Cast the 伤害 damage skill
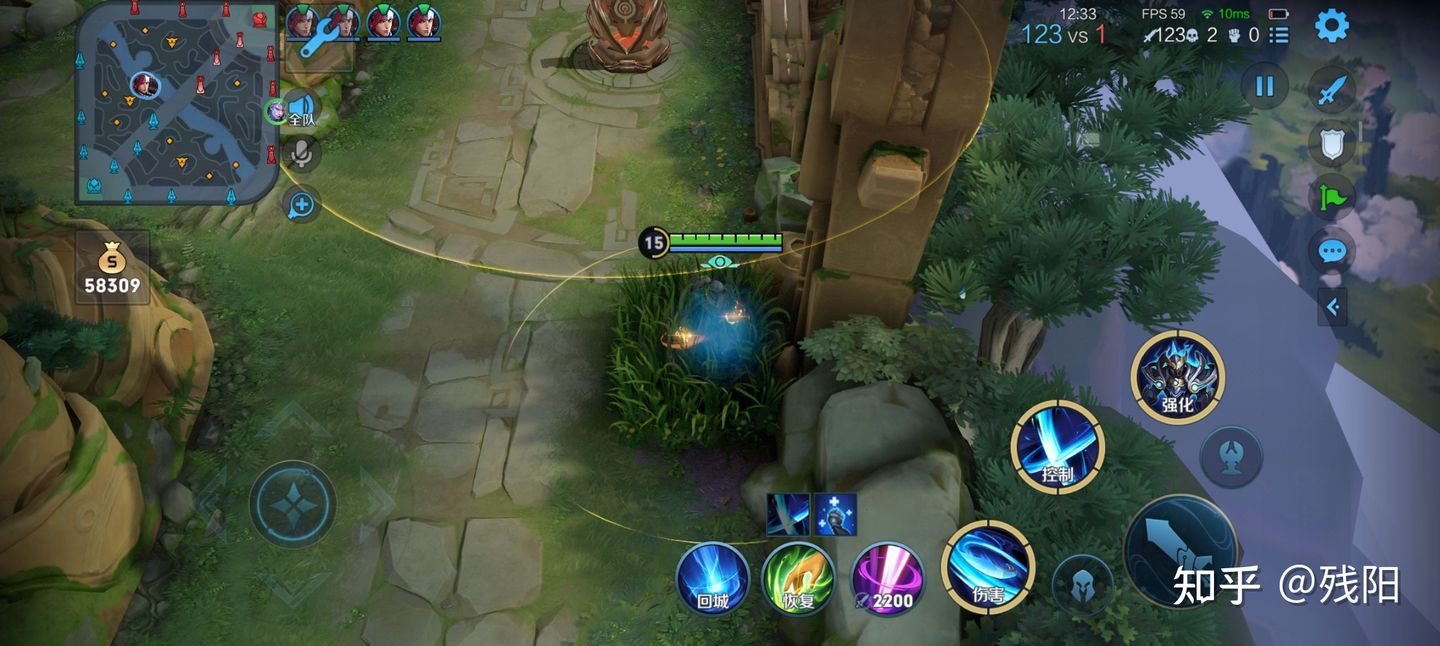Viewport: 1440px width, 646px height. click(x=987, y=567)
